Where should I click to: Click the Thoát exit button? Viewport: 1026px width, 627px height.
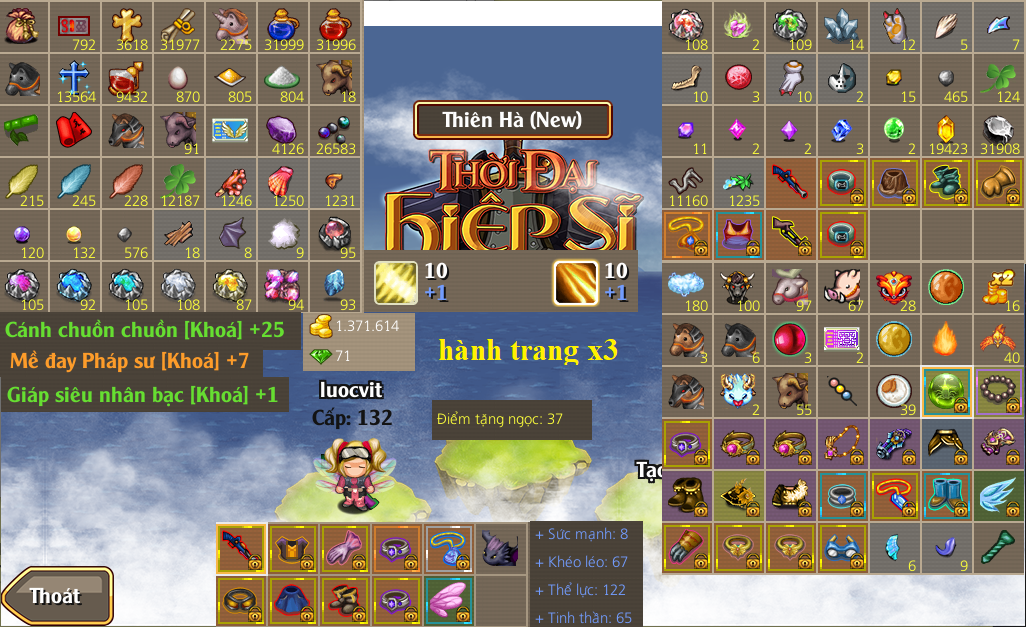[56, 597]
